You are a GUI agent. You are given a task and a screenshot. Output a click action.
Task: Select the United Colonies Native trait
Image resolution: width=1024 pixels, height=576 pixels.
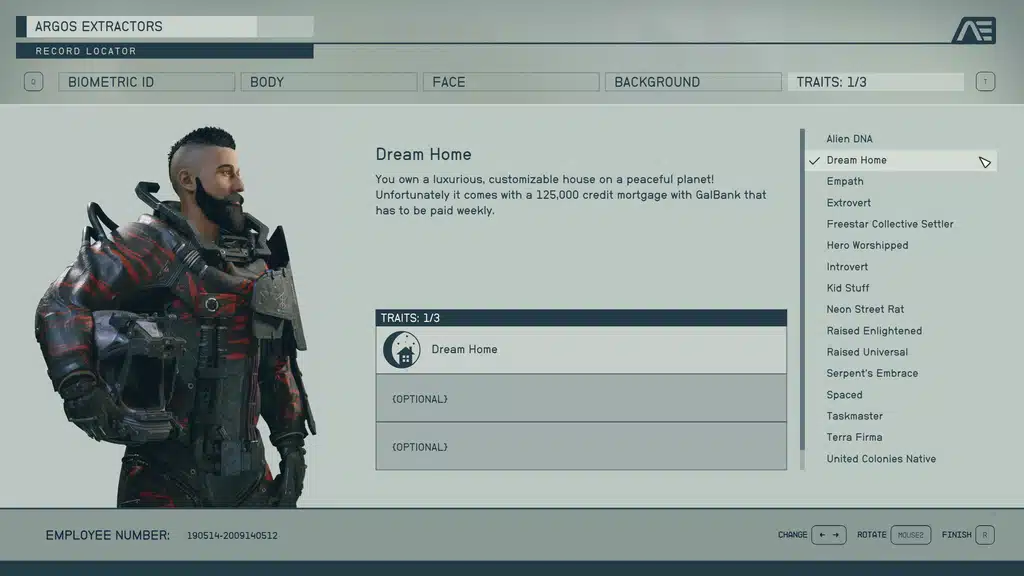(881, 459)
